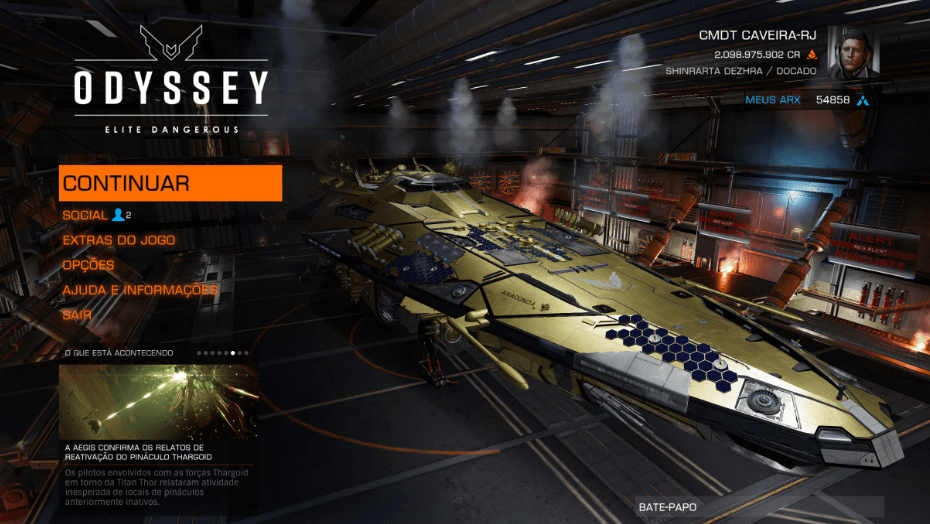The height and width of the screenshot is (524, 930).
Task: Open the SOCIAL menu
Action: (x=85, y=215)
